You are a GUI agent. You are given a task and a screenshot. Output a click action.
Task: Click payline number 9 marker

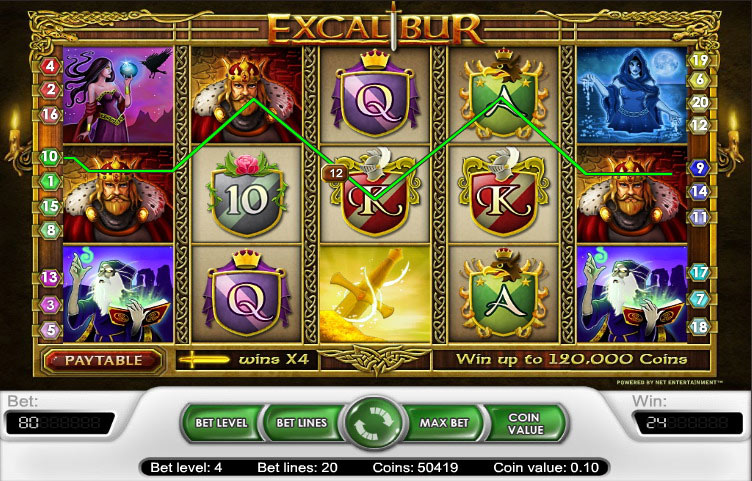pos(700,168)
